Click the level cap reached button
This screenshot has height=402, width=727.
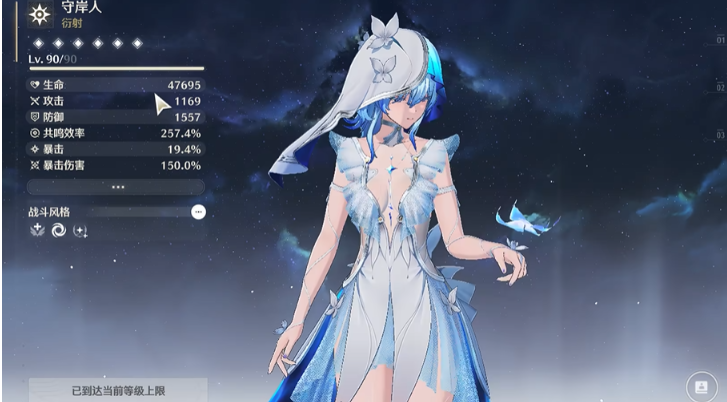[117, 390]
